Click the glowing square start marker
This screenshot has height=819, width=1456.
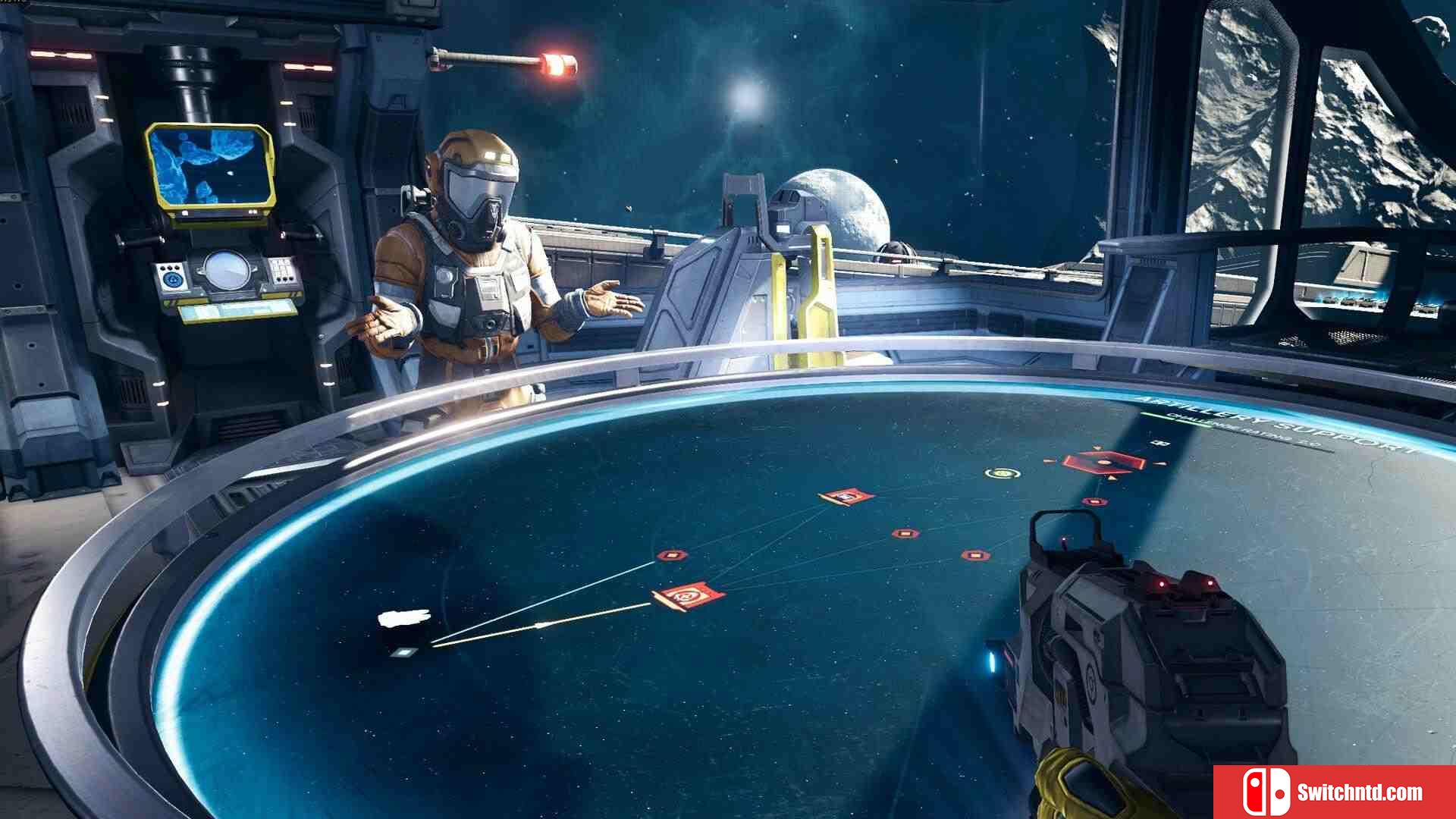pos(403,651)
